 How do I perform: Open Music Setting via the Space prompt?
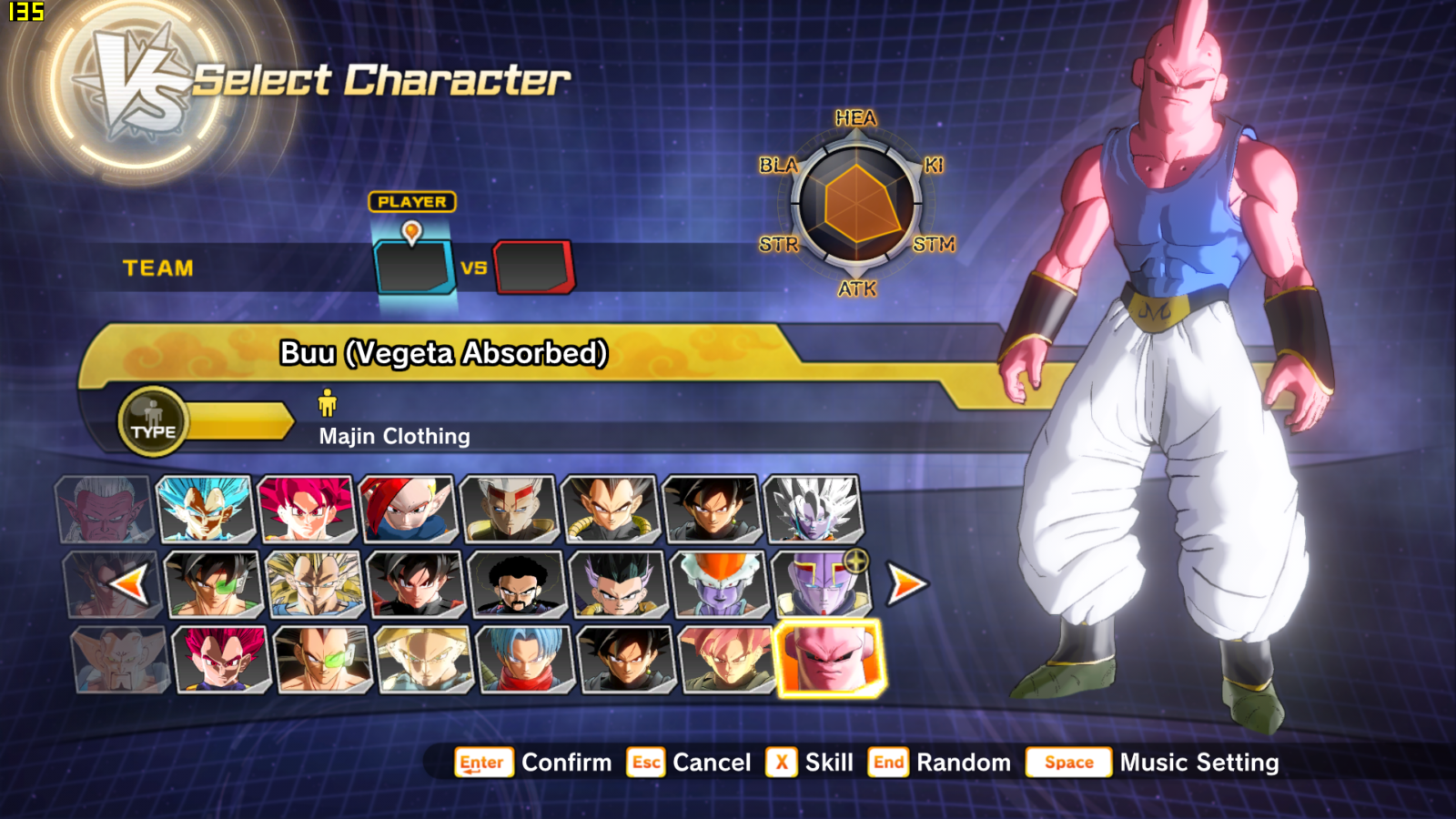1068,763
